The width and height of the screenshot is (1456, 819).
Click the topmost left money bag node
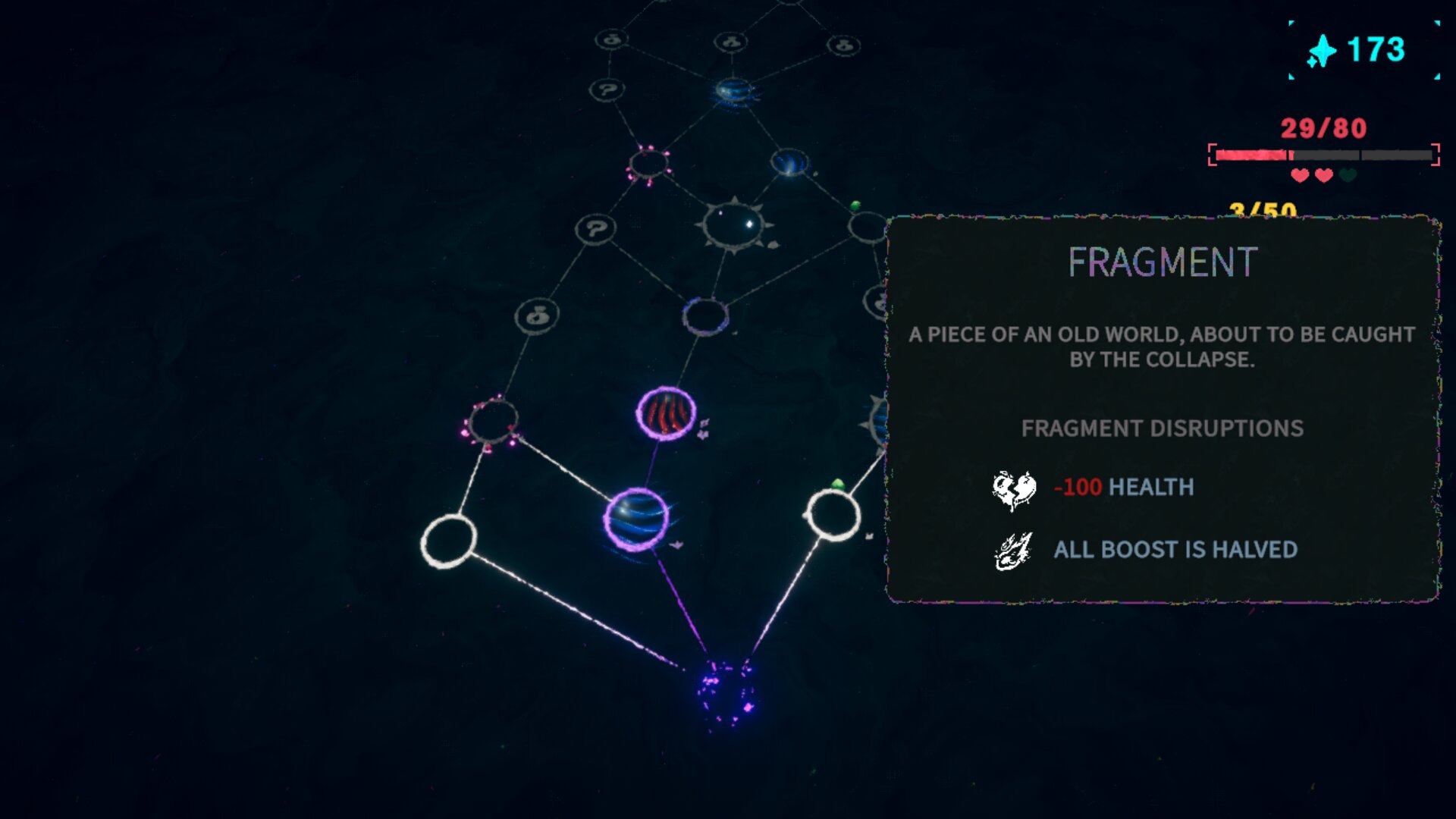pos(610,42)
